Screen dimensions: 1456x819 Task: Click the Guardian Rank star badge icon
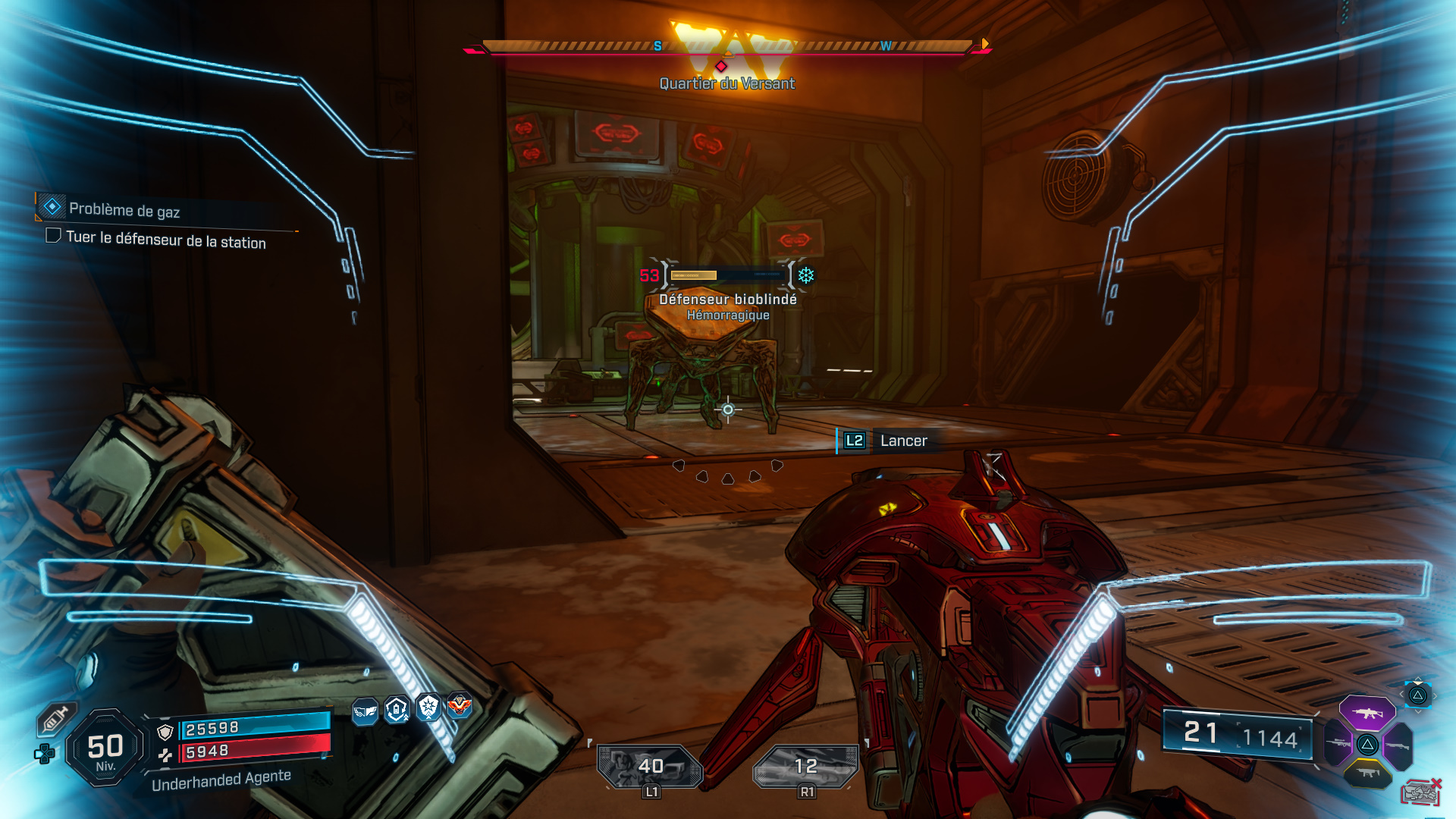[x=429, y=707]
